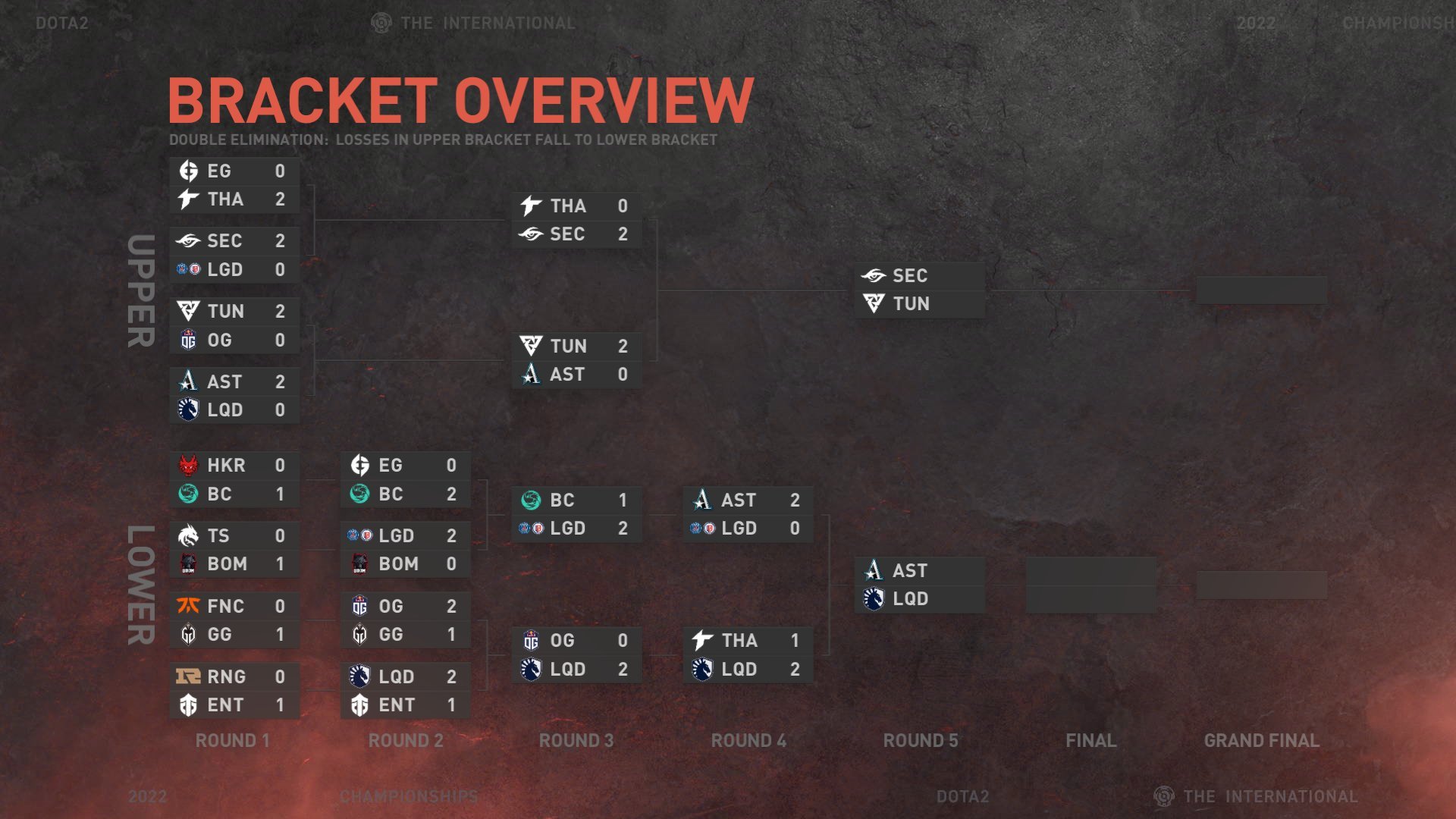Open the TS vs BOM lower bracket match
The width and height of the screenshot is (1456, 819).
[234, 550]
